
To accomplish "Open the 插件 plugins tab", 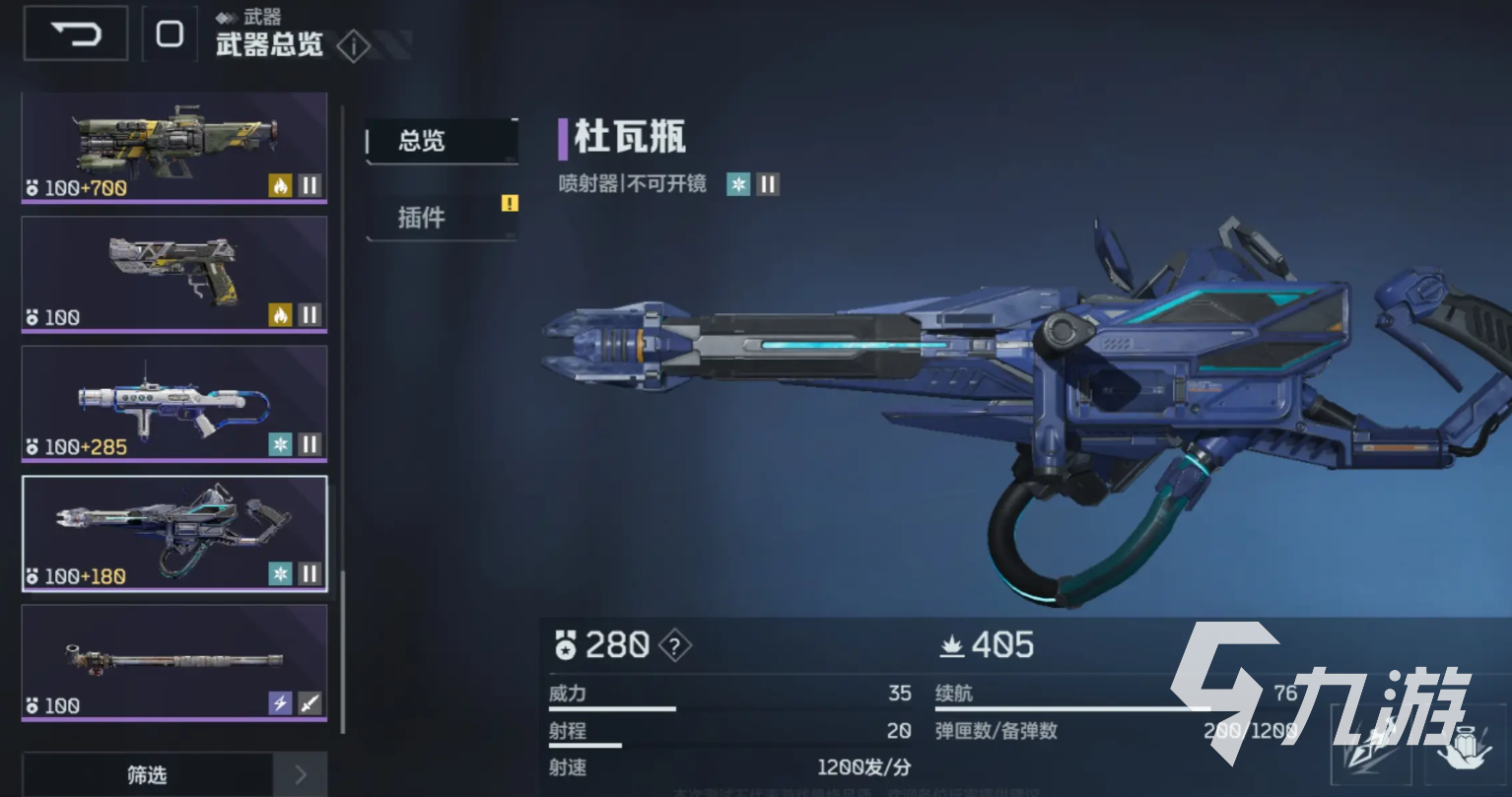I will point(441,217).
